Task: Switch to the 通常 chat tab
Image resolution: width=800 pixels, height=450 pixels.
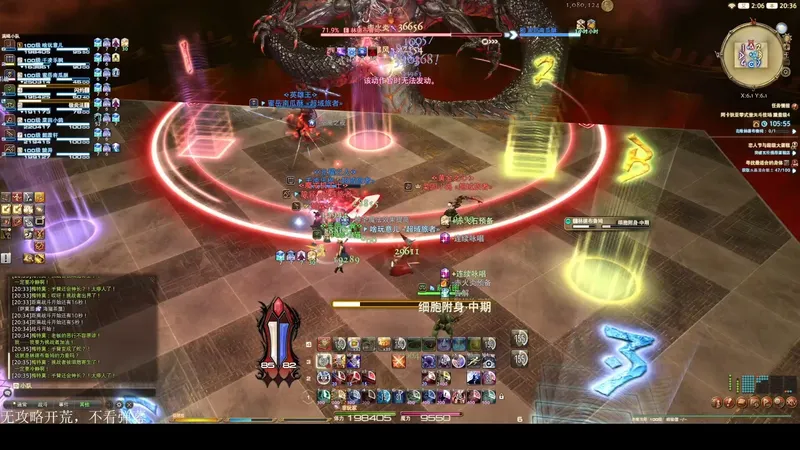Action: [x=23, y=404]
